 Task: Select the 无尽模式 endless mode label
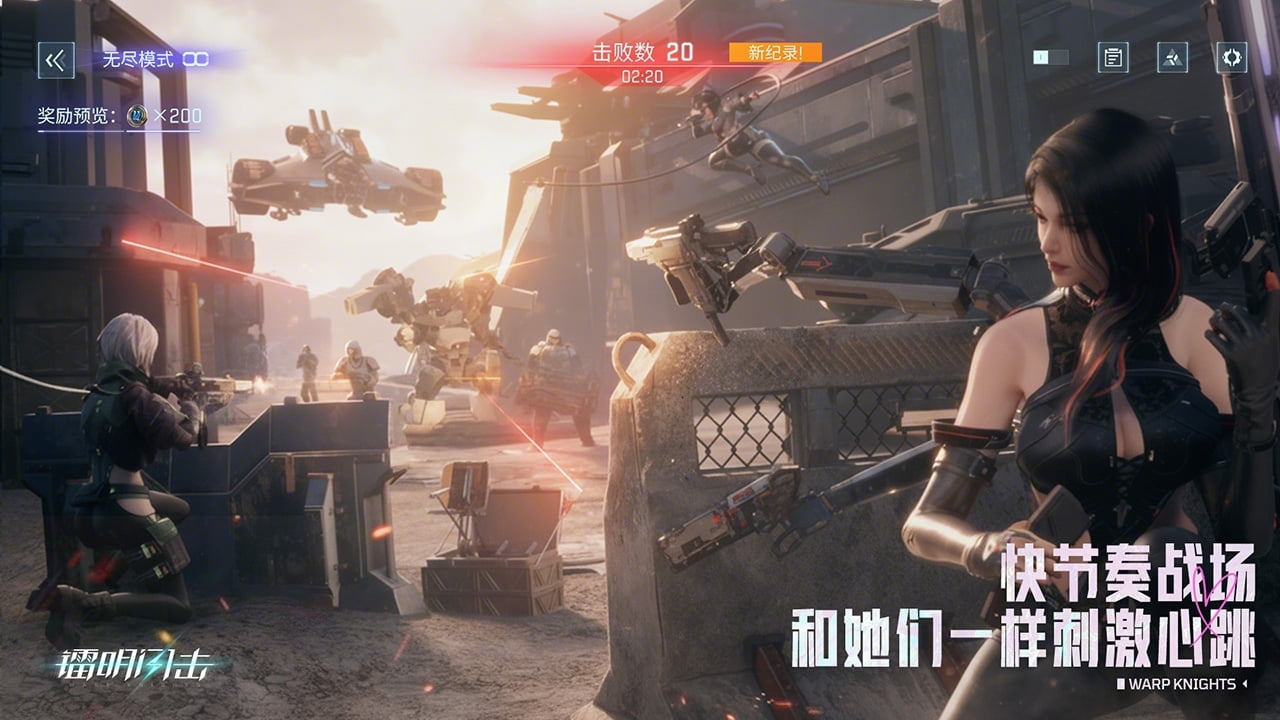tap(138, 59)
